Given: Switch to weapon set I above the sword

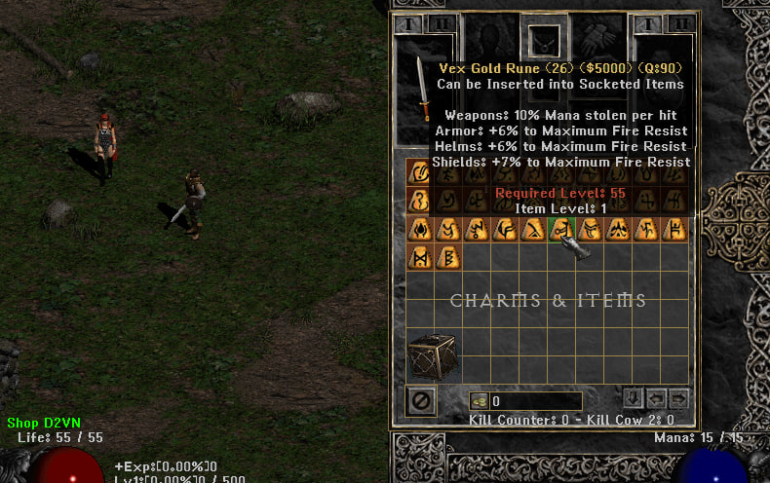Looking at the screenshot, I should coord(408,22).
